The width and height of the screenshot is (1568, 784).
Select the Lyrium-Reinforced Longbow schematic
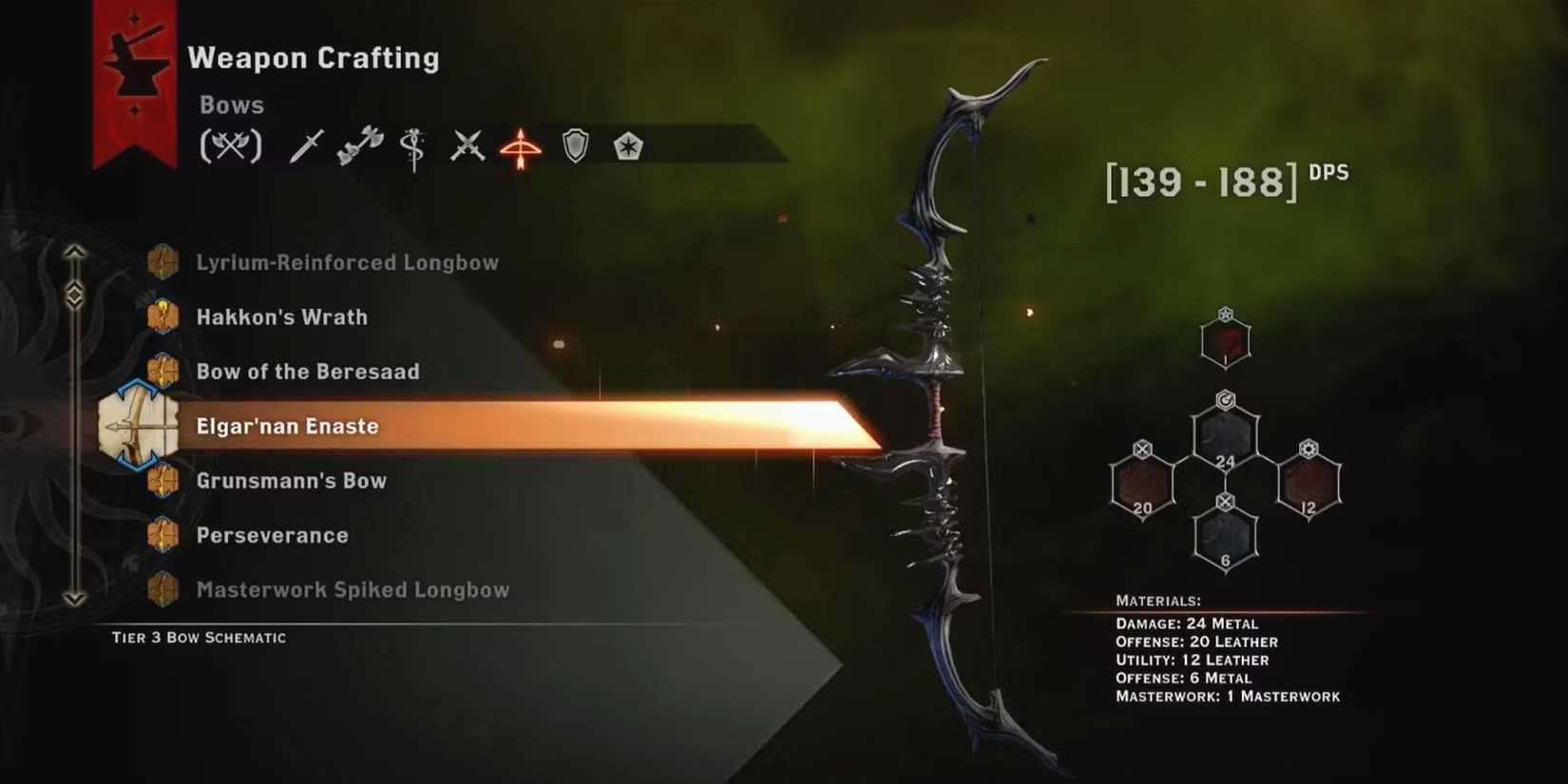[x=347, y=262]
